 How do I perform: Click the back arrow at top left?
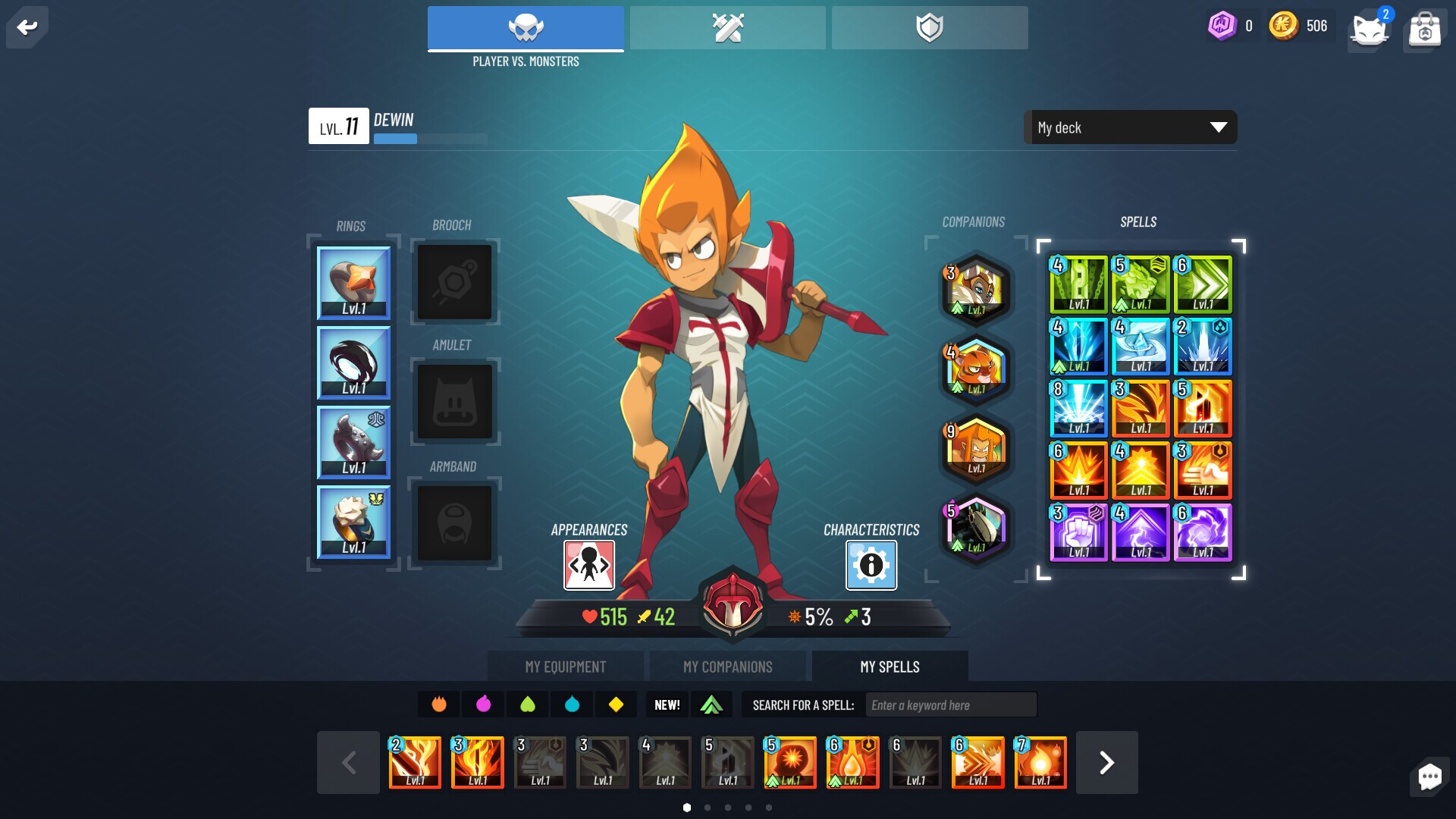(x=27, y=27)
